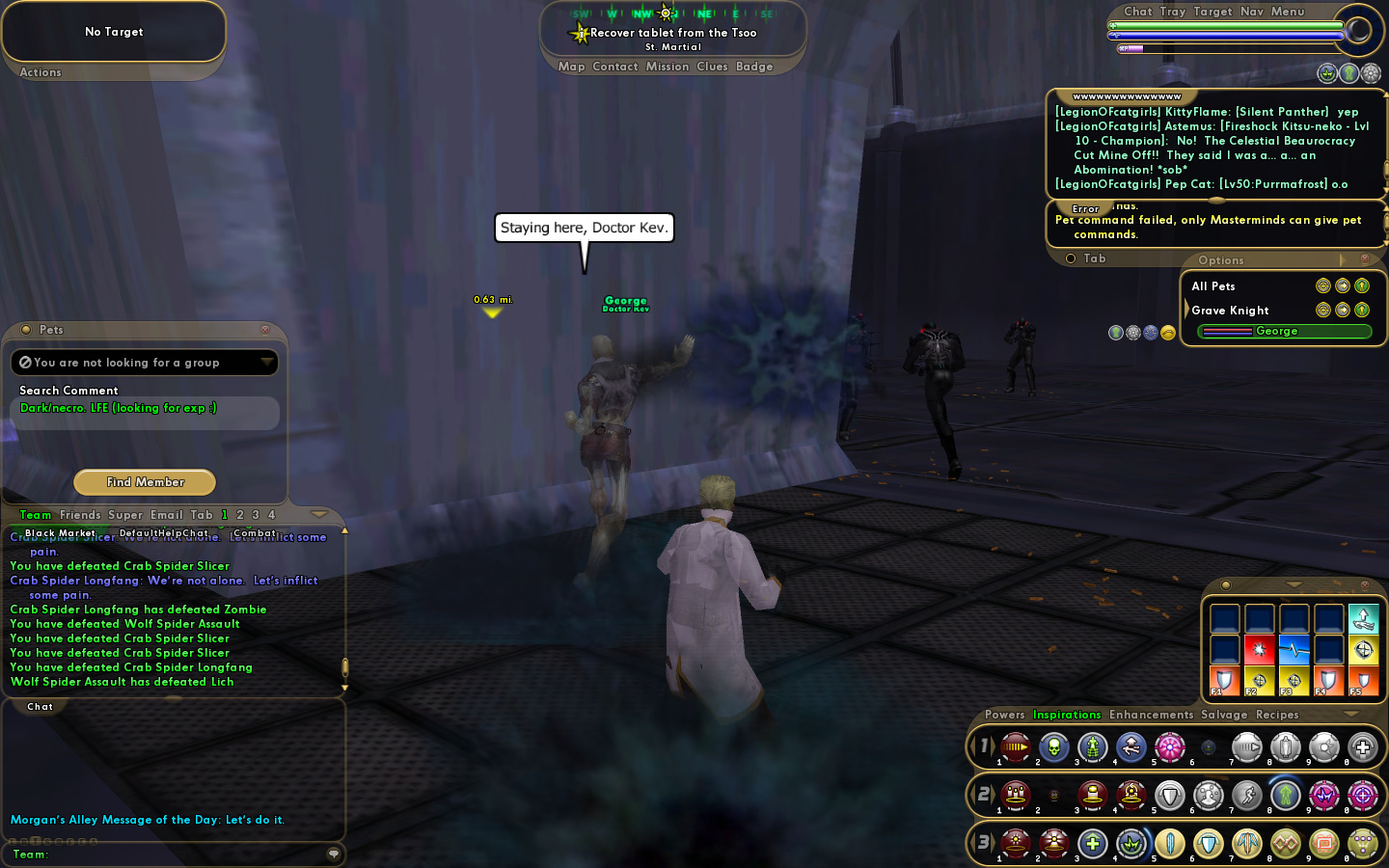
Task: Open the Contact list
Action: [615, 67]
